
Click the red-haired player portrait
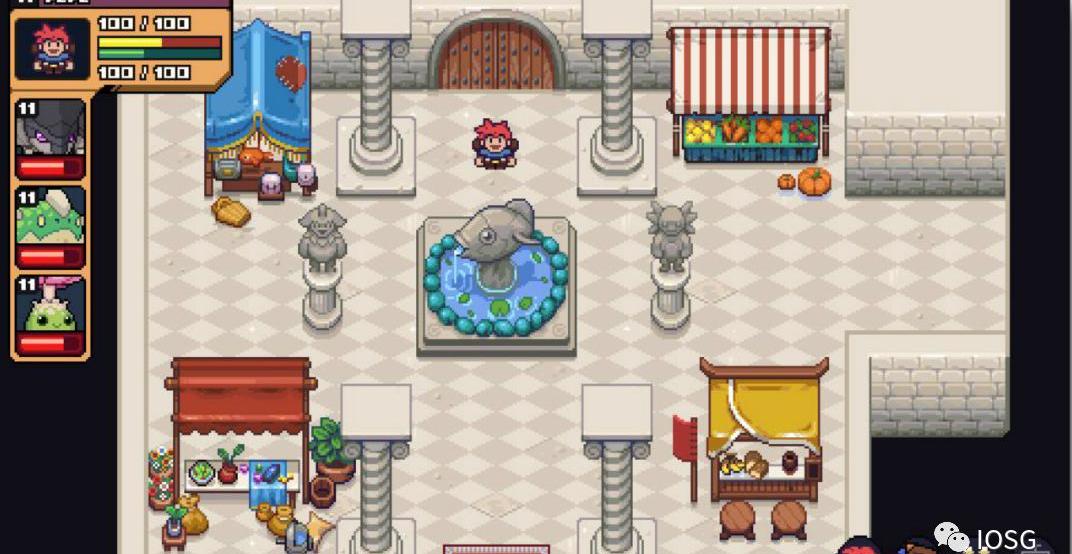53,49
